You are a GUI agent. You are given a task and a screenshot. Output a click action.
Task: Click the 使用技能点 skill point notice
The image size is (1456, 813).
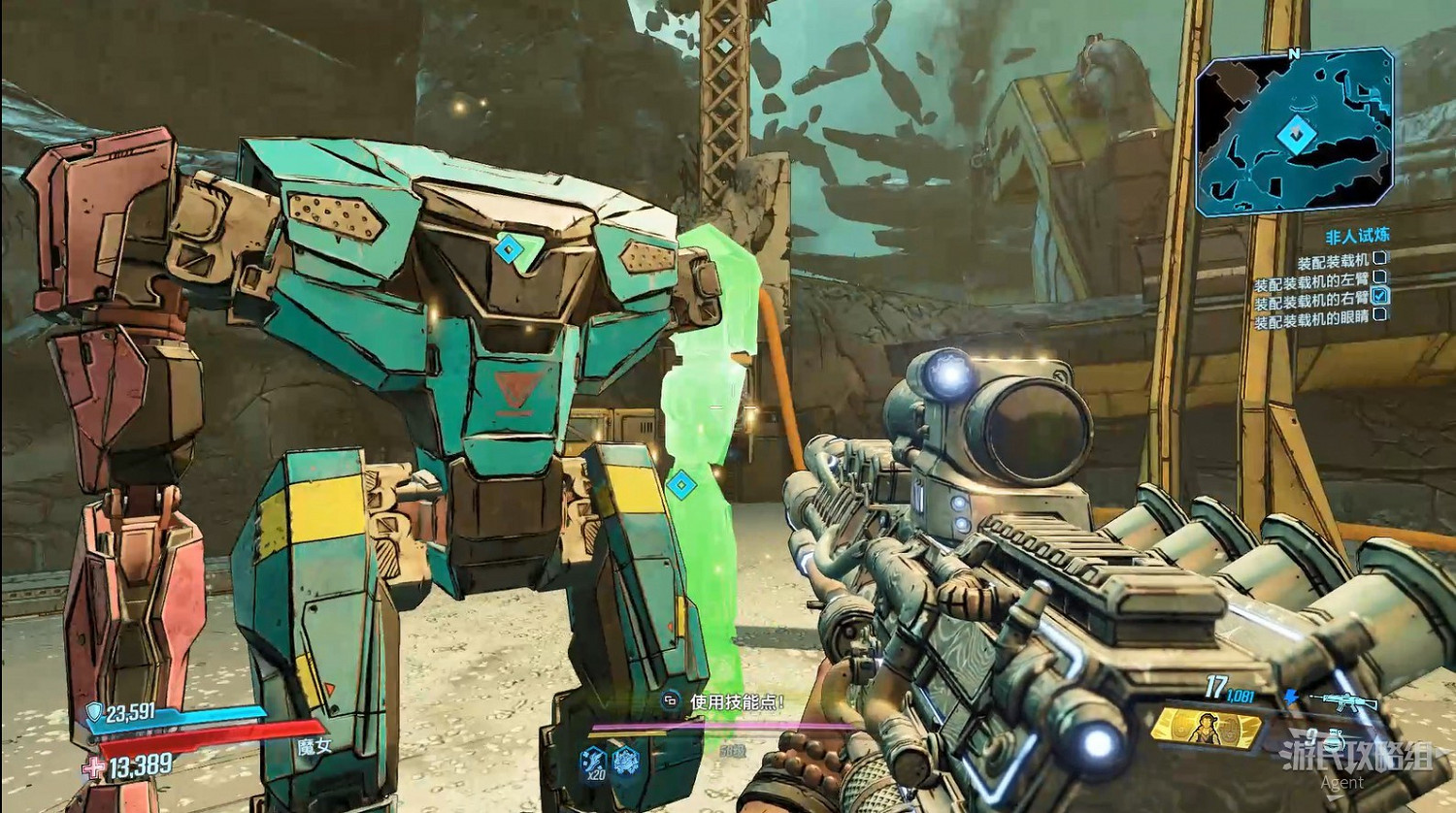point(726,701)
